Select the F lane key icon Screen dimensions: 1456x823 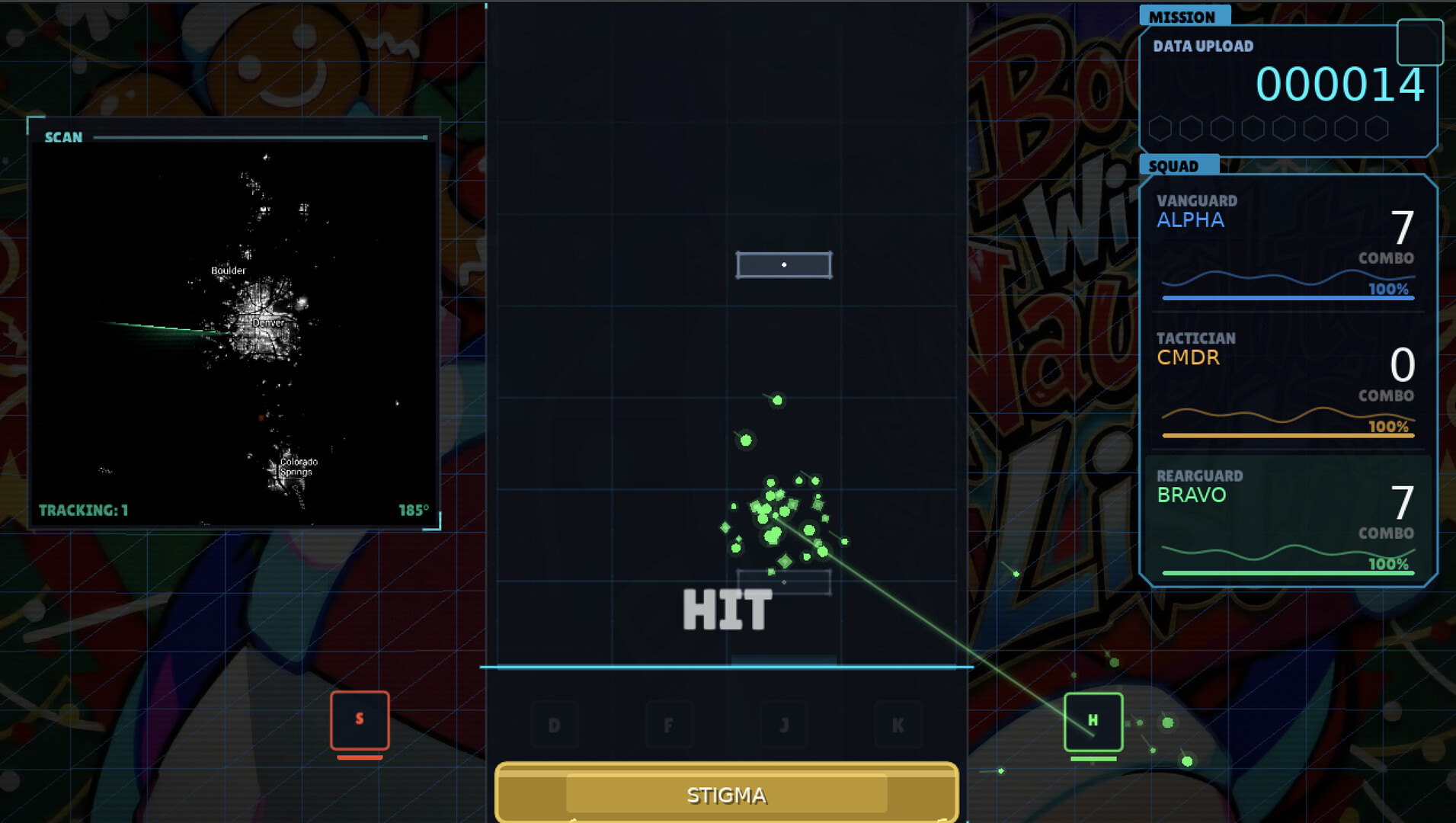[669, 725]
